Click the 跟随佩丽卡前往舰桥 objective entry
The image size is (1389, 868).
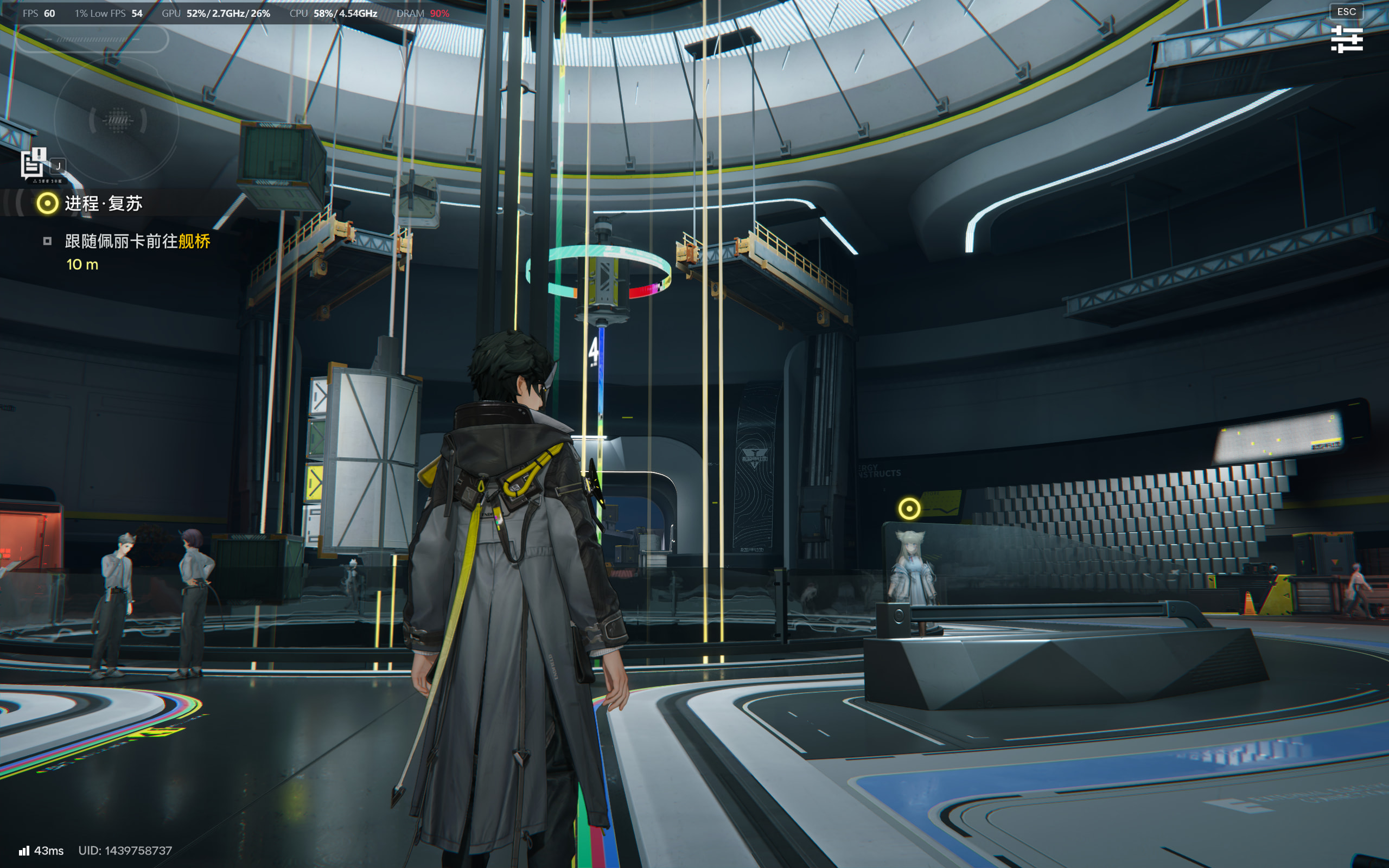pos(137,241)
